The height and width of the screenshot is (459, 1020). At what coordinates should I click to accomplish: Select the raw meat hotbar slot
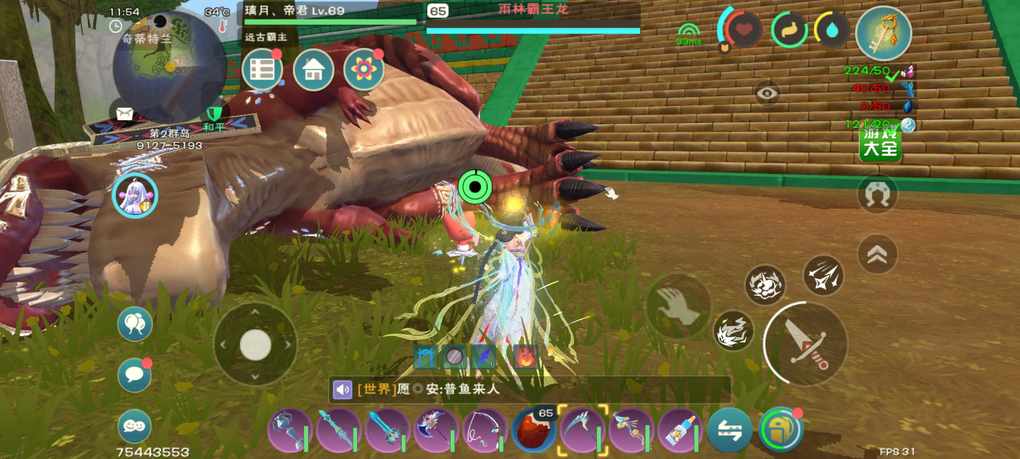pyautogui.click(x=533, y=430)
